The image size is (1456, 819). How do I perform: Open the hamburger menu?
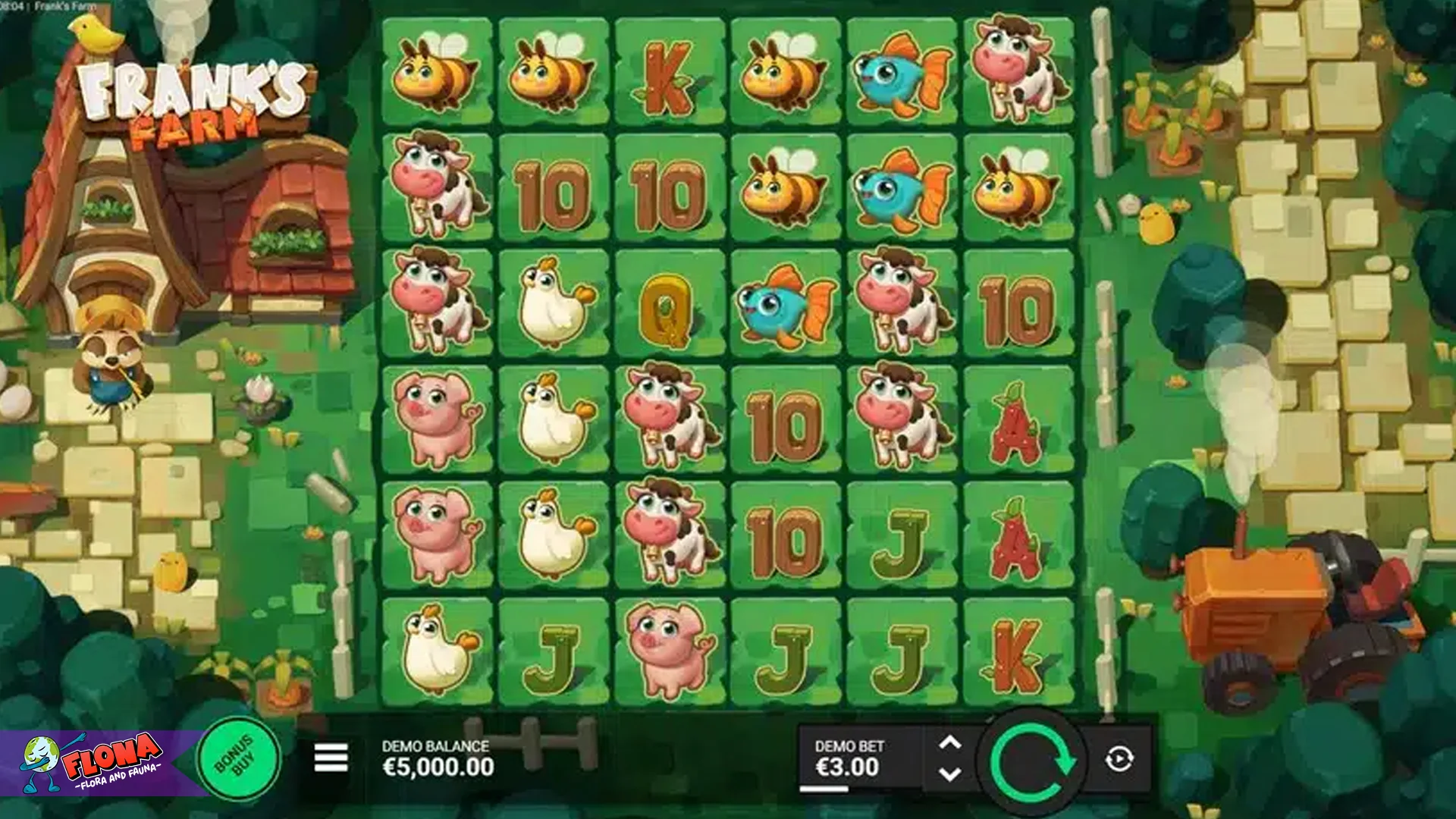tap(331, 757)
